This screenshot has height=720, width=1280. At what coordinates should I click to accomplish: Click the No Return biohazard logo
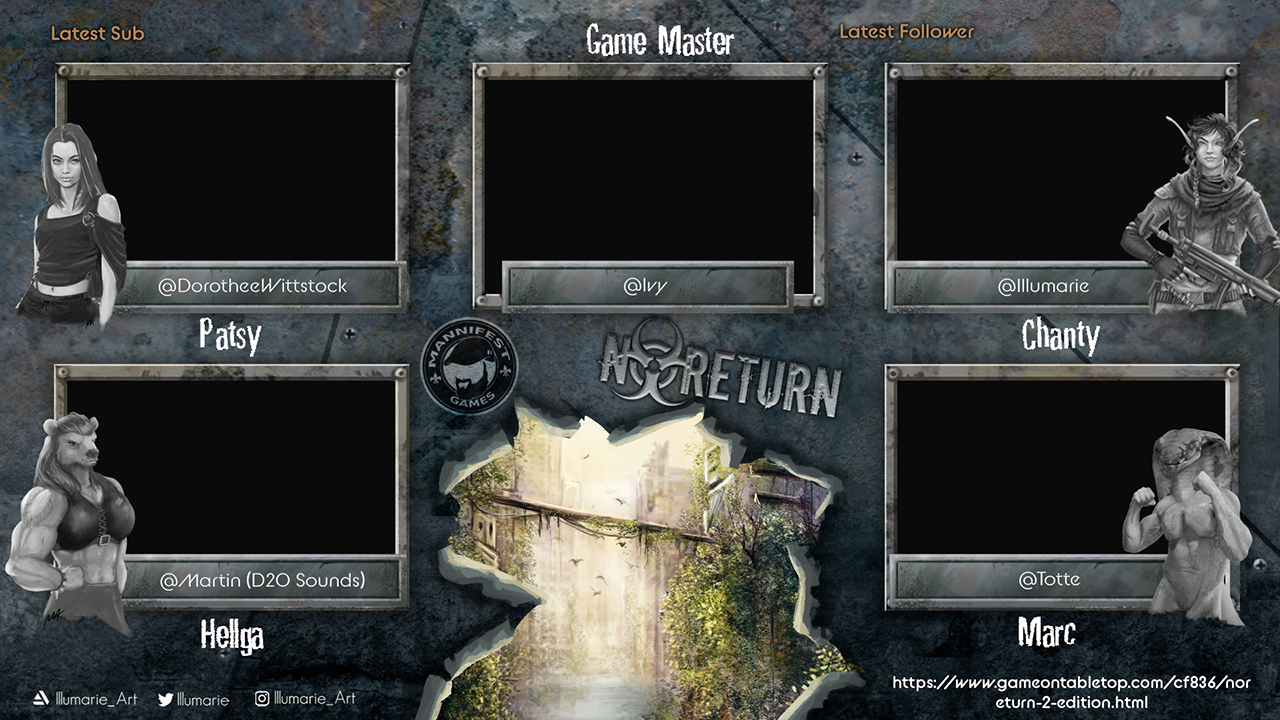(x=720, y=369)
